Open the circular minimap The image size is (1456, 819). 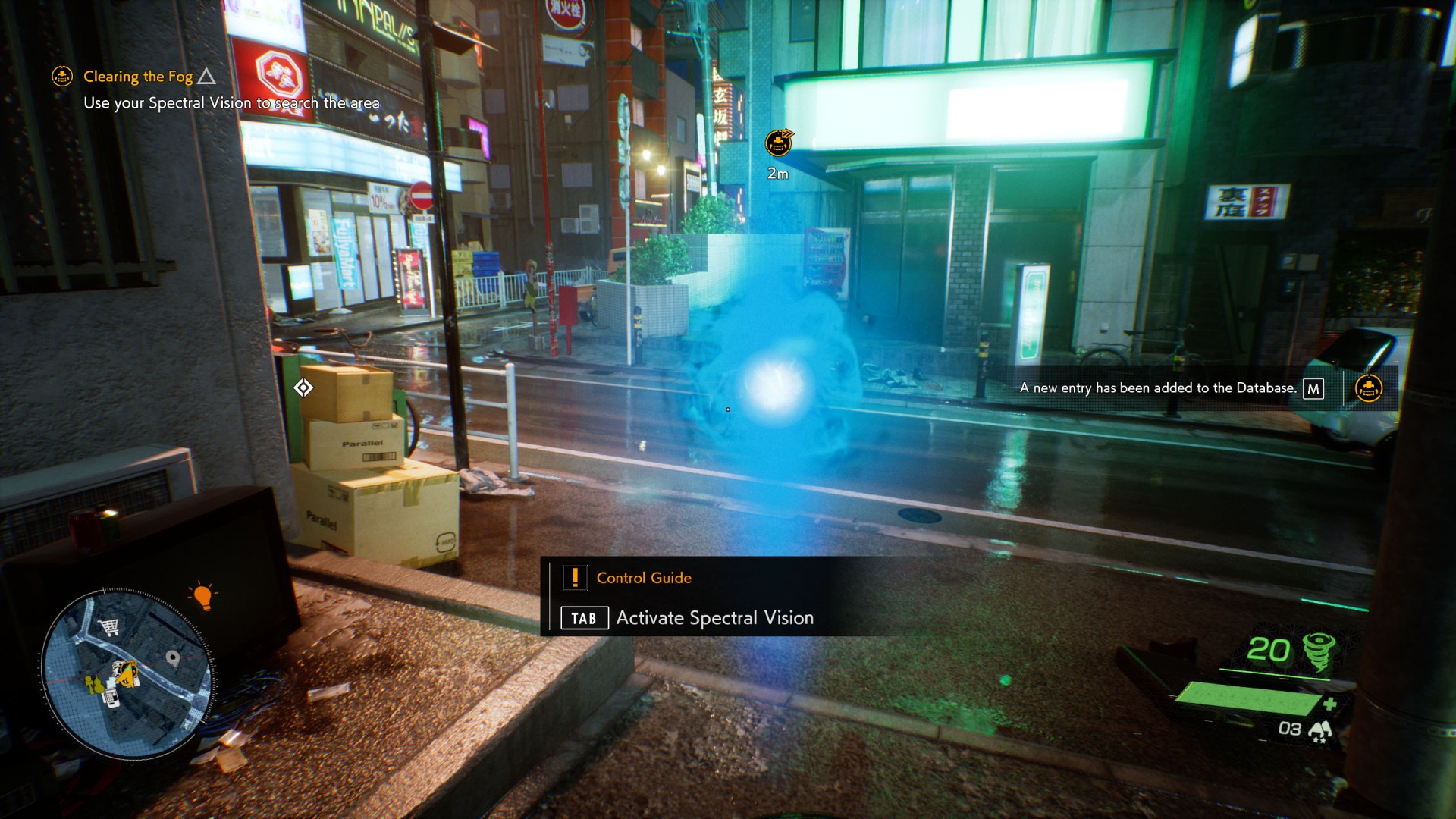(x=127, y=673)
